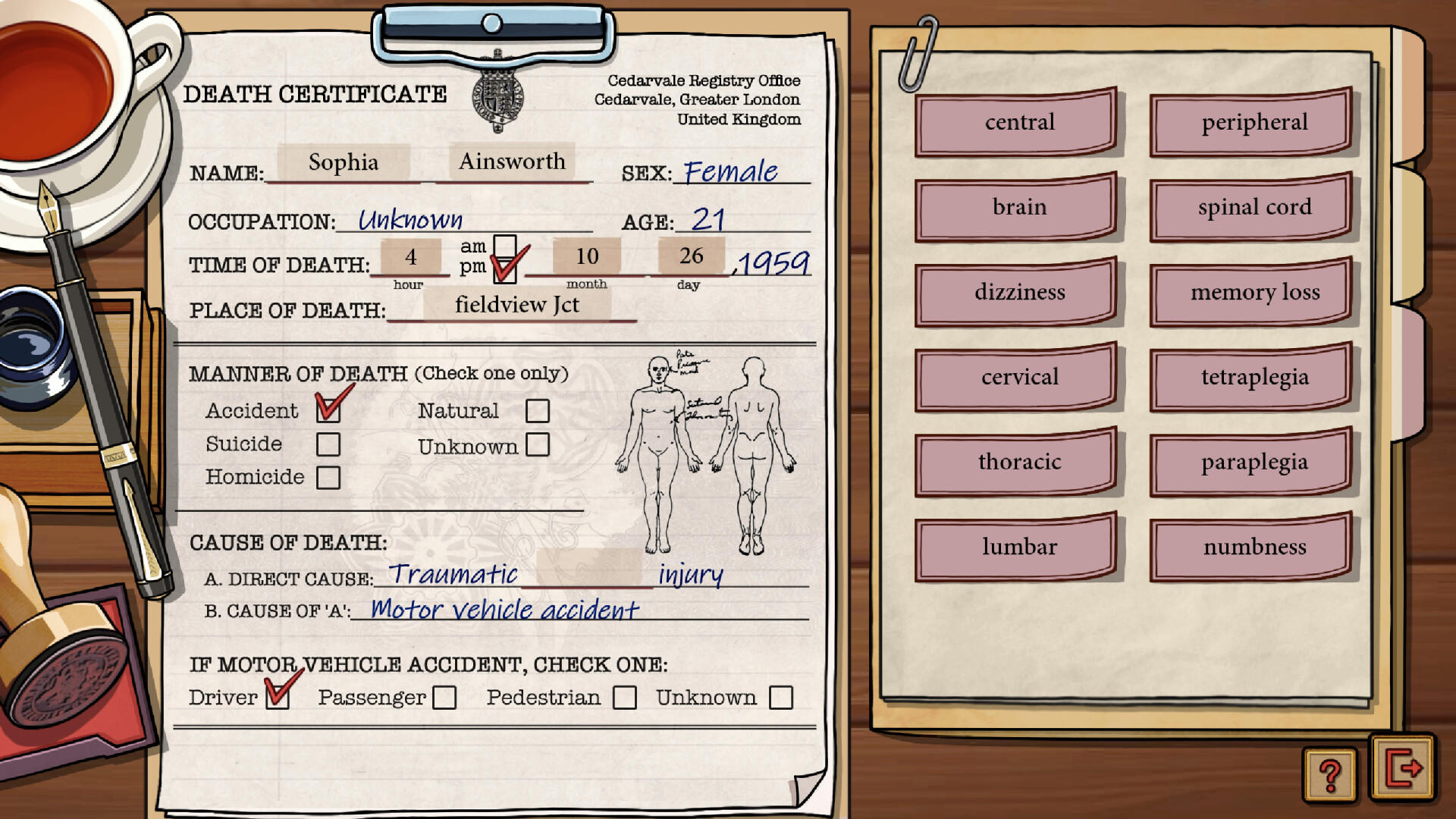Viewport: 1456px width, 819px height.
Task: Click the cervical word tile
Action: [x=1016, y=377]
